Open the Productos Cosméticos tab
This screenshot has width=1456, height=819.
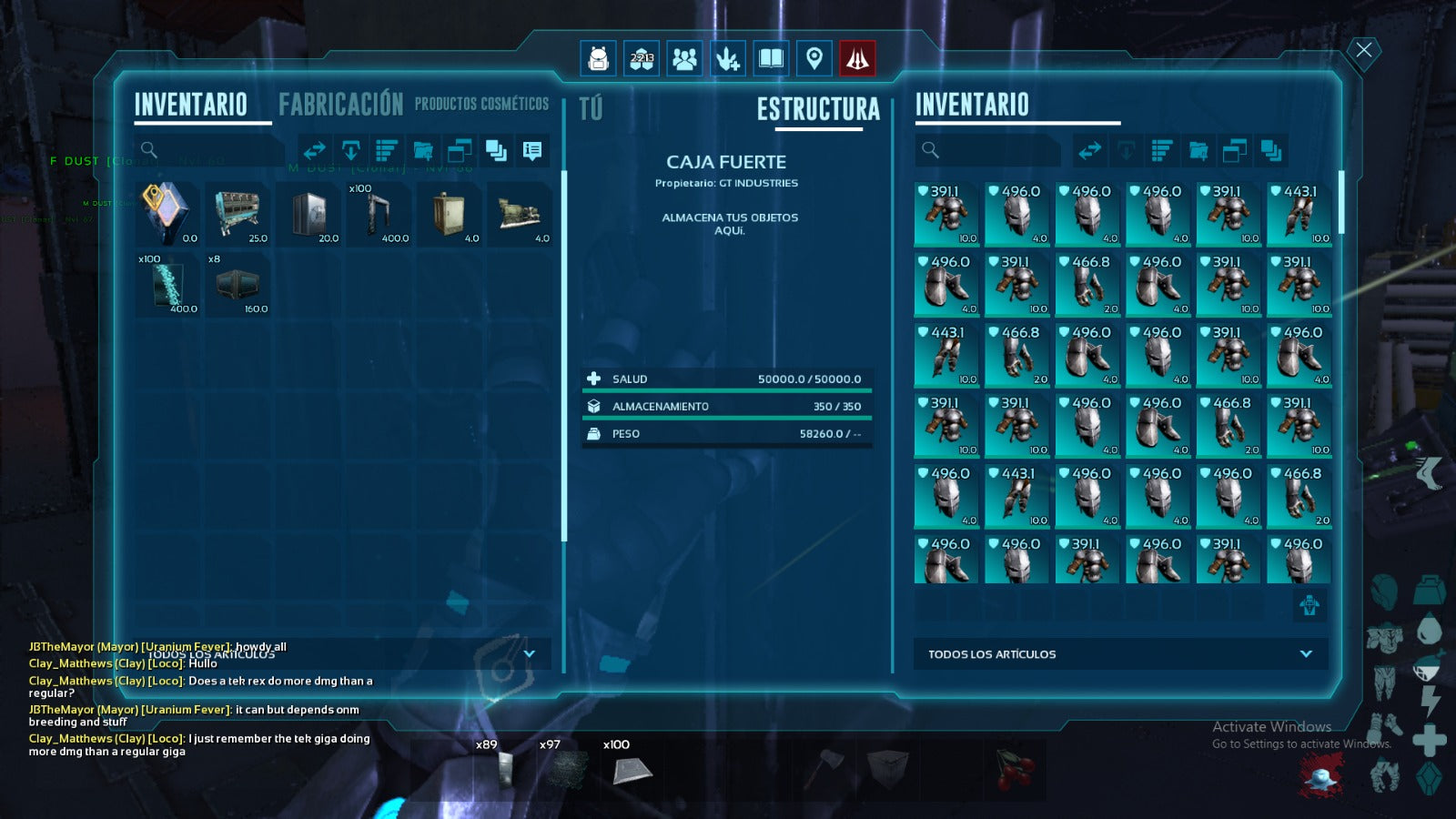click(x=481, y=105)
